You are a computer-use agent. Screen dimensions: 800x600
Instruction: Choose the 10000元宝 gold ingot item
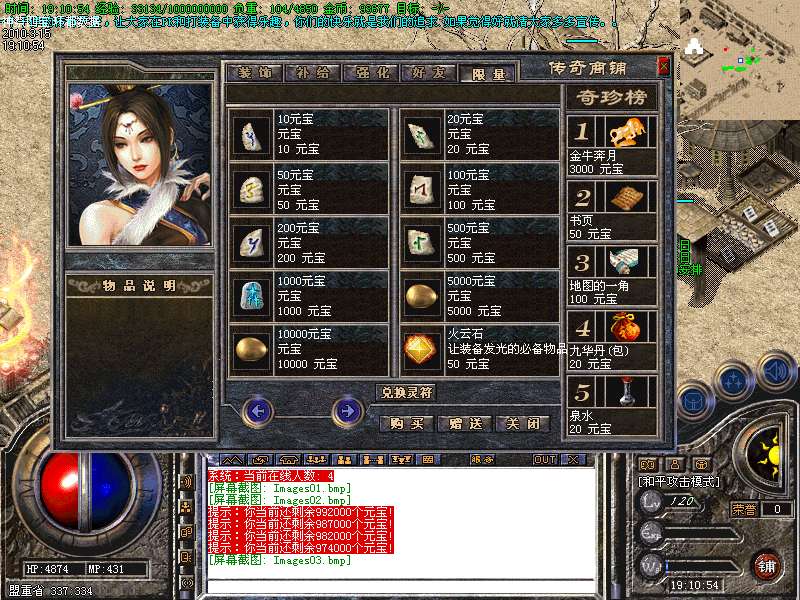coord(308,350)
